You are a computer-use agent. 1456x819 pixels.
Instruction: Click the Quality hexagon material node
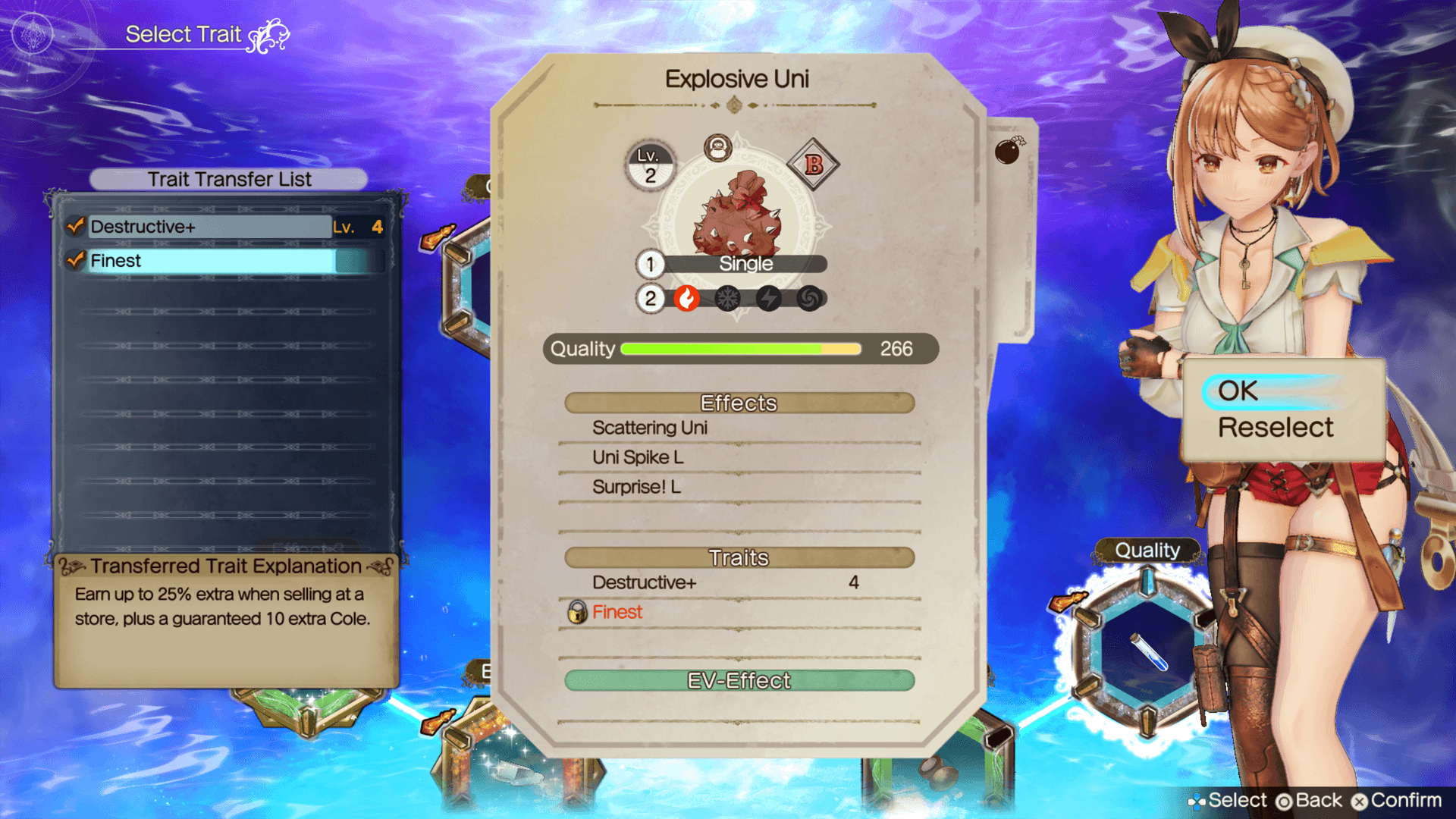[x=1147, y=651]
